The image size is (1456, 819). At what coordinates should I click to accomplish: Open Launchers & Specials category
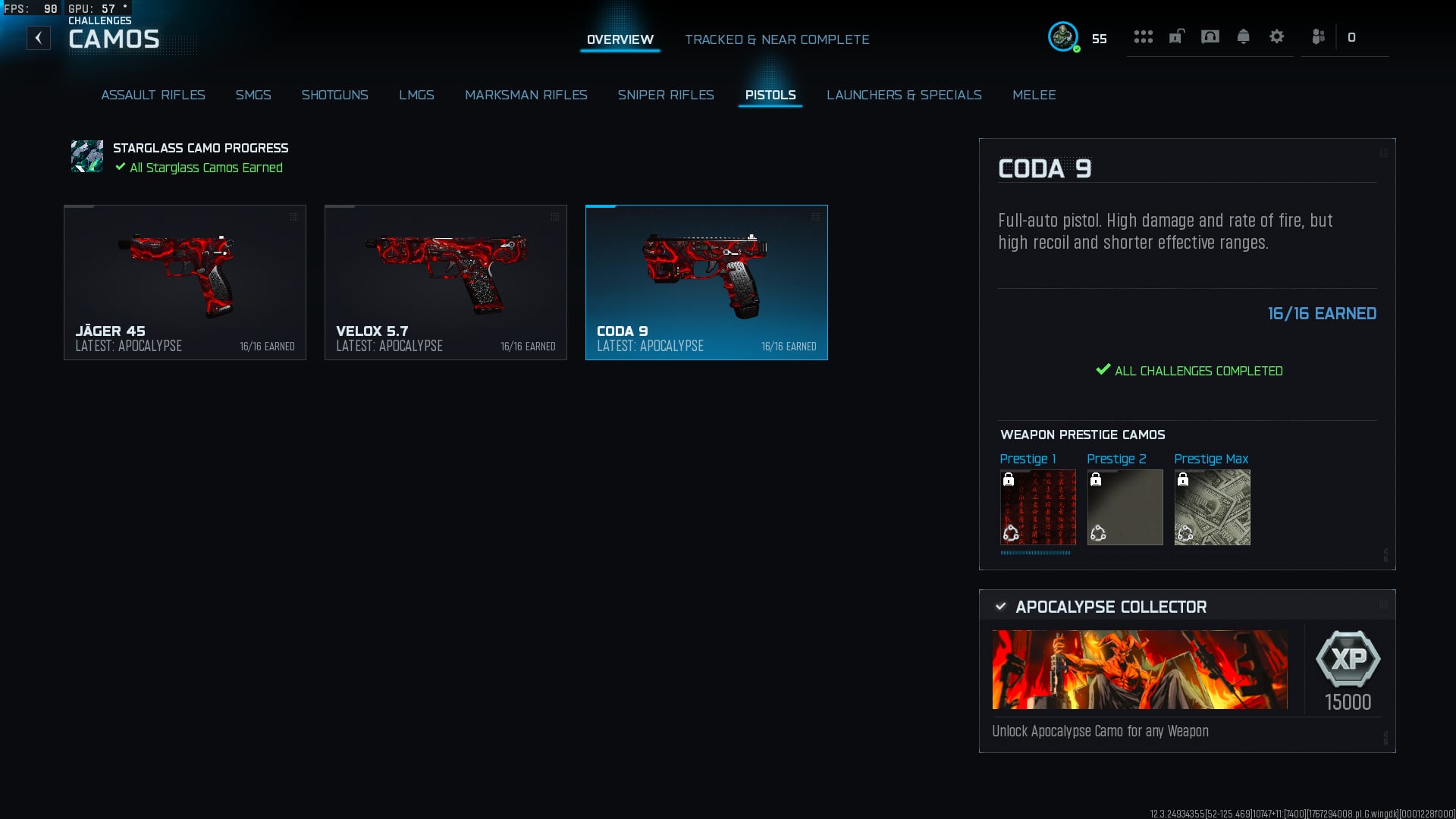point(904,95)
